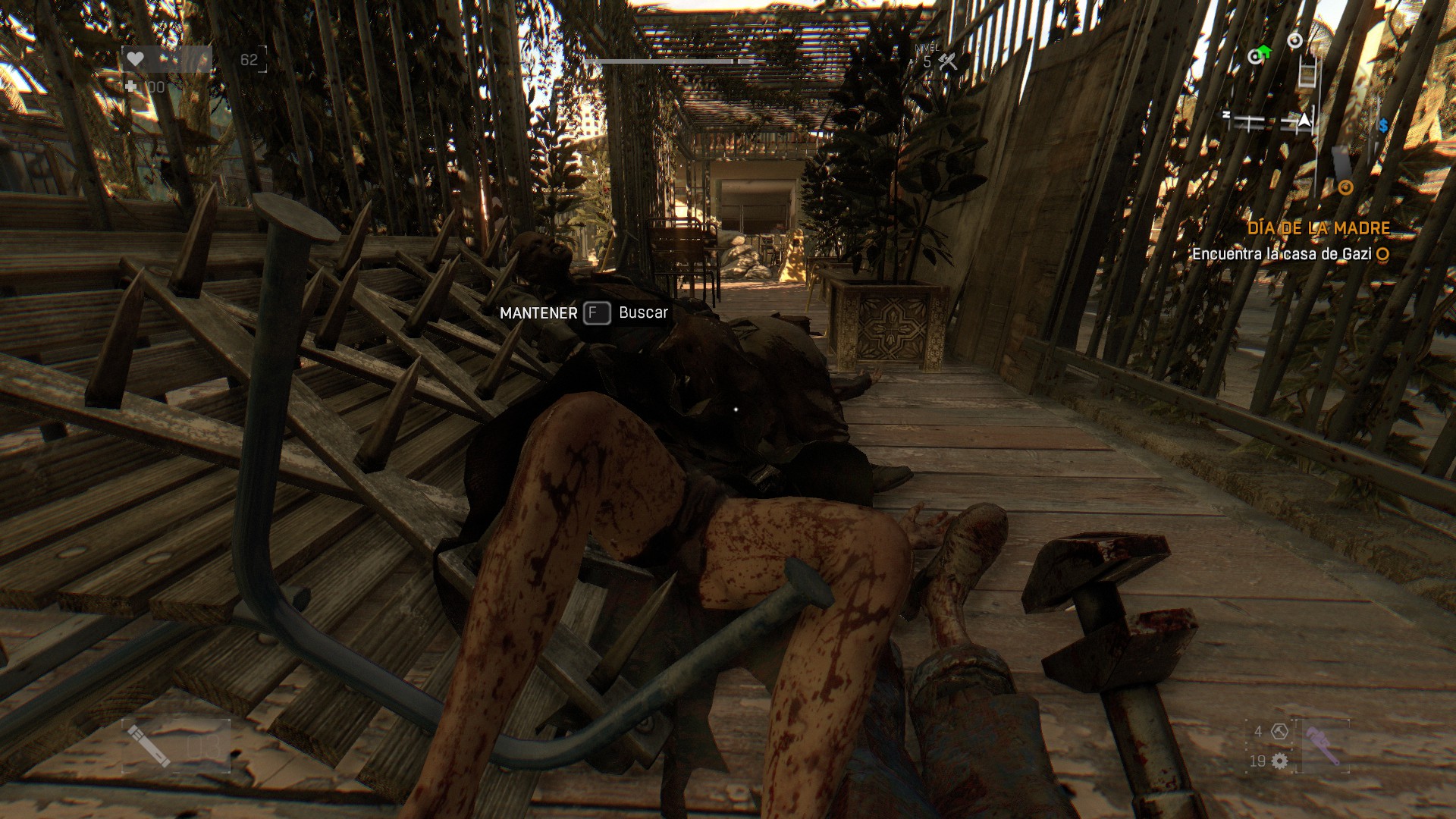This screenshot has height=819, width=1456.
Task: Click the green safe house minimap marker
Action: pyautogui.click(x=1260, y=54)
